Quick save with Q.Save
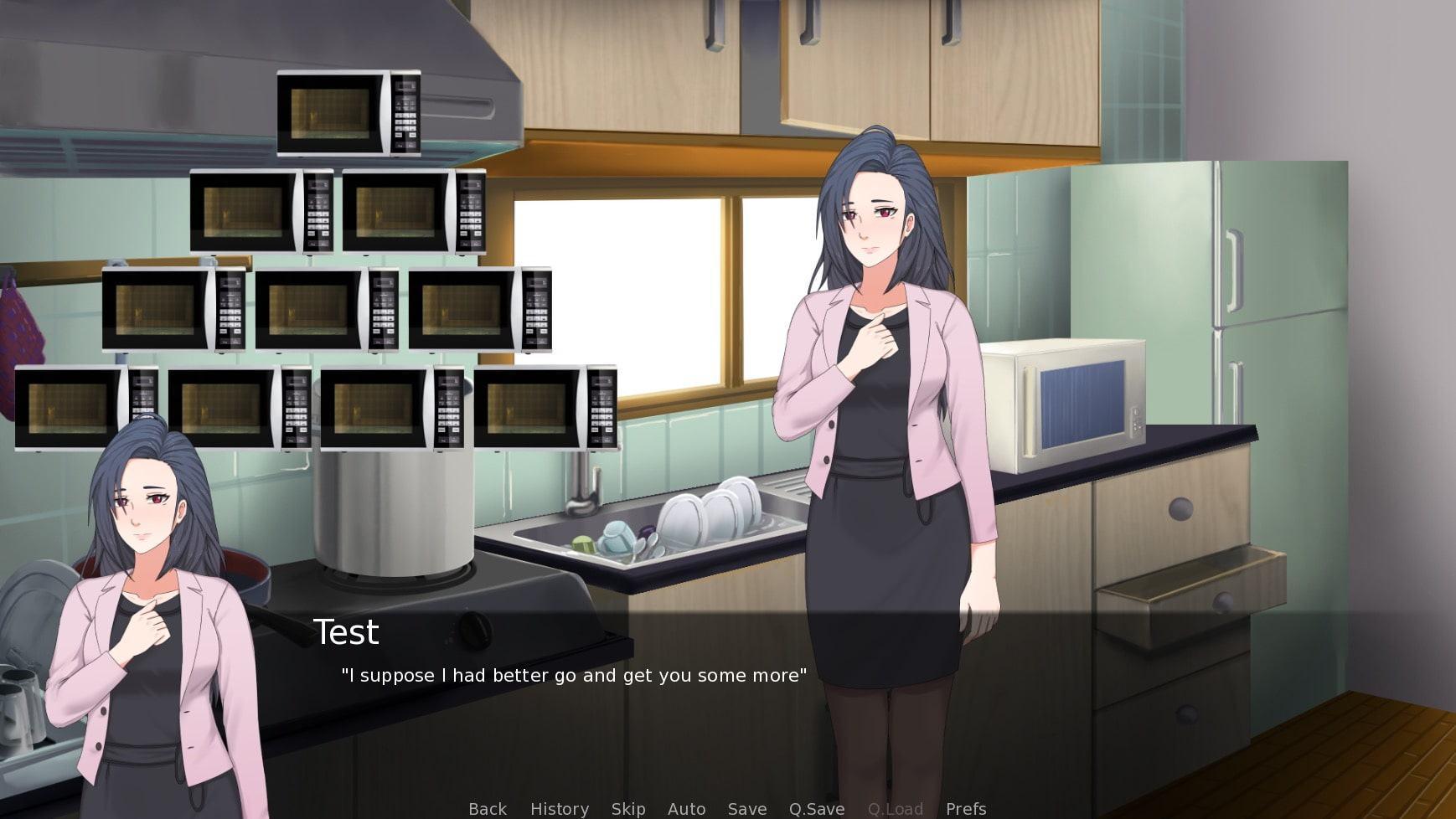1456x819 pixels. (x=817, y=809)
